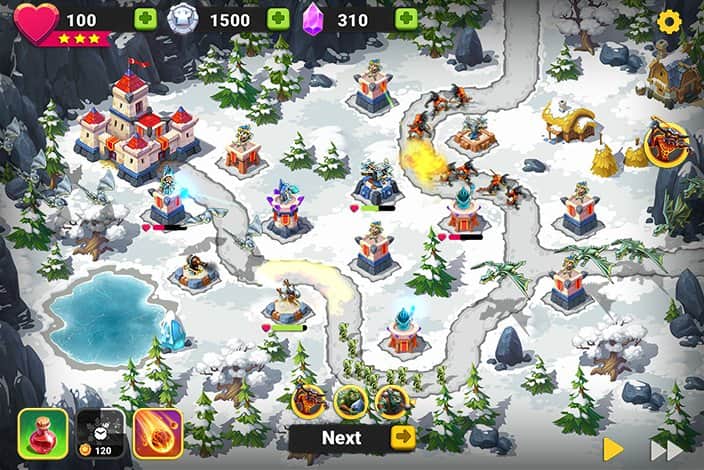
Task: Add purple gems using the plus button
Action: coord(405,20)
